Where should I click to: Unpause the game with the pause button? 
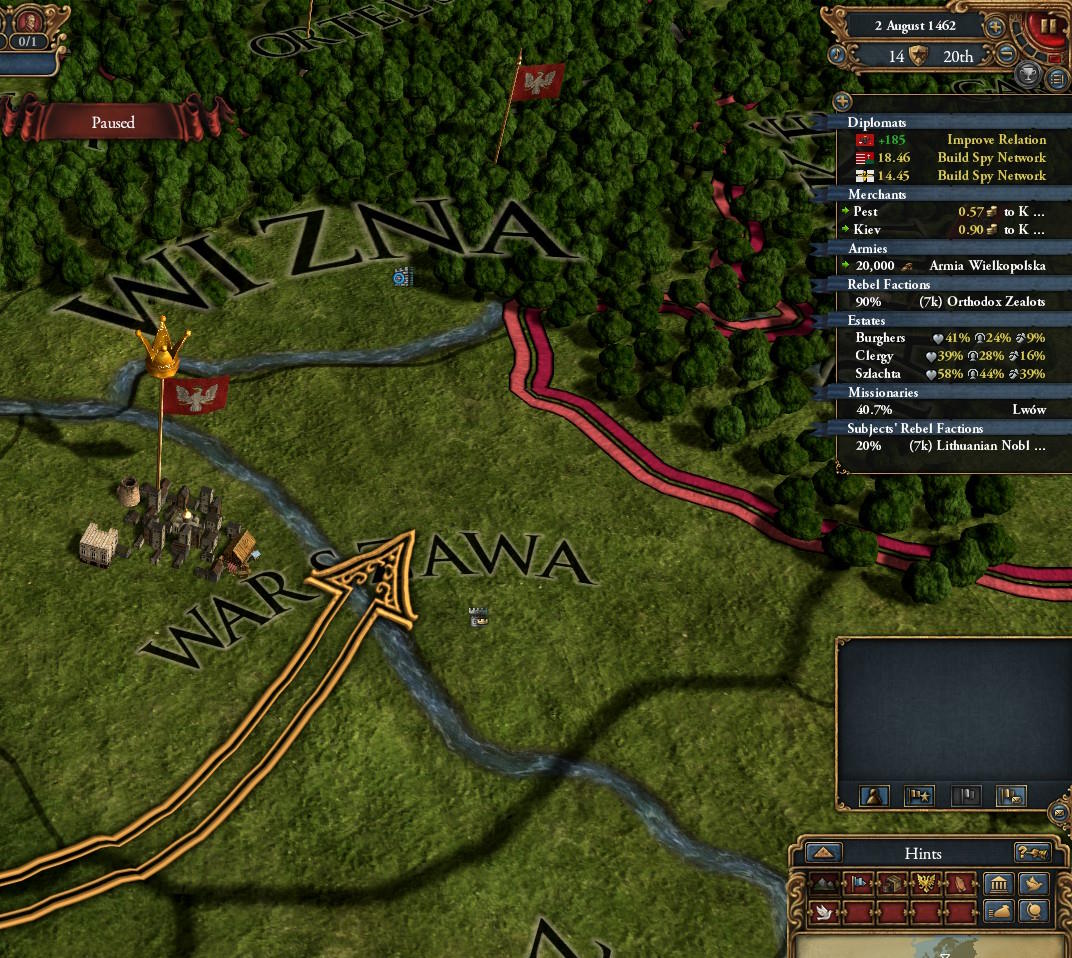point(1049,25)
